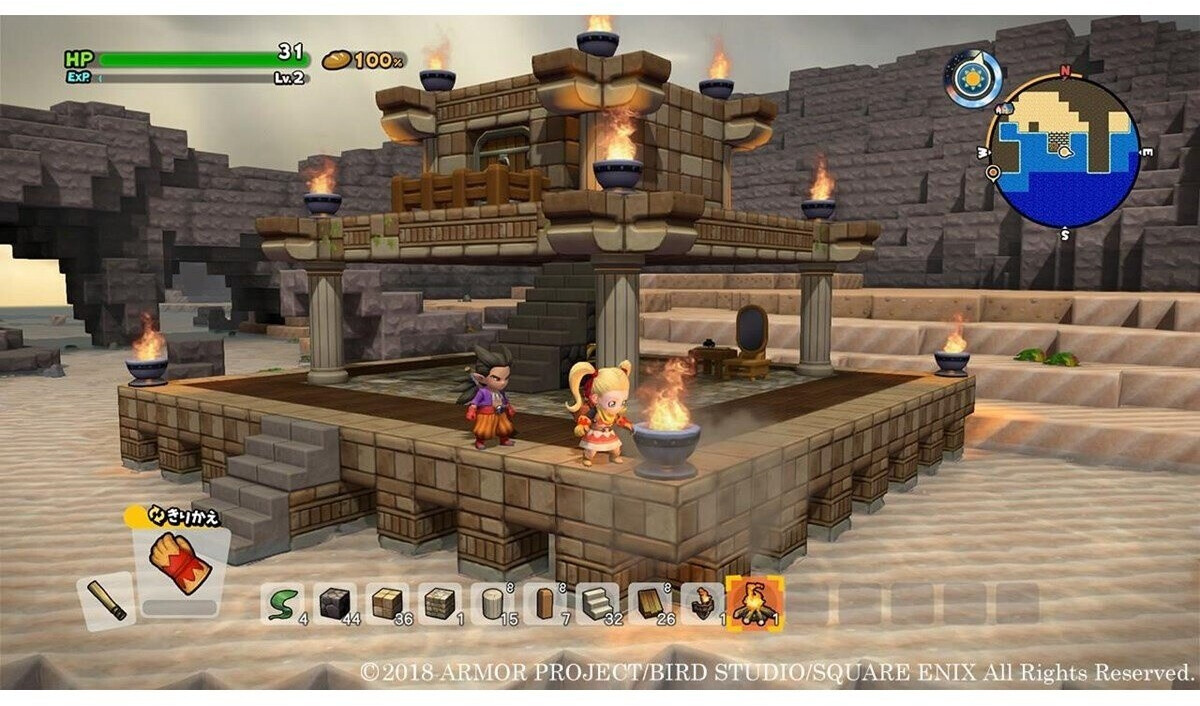Switch to the wooden club weapon
1200x706 pixels.
(x=105, y=600)
